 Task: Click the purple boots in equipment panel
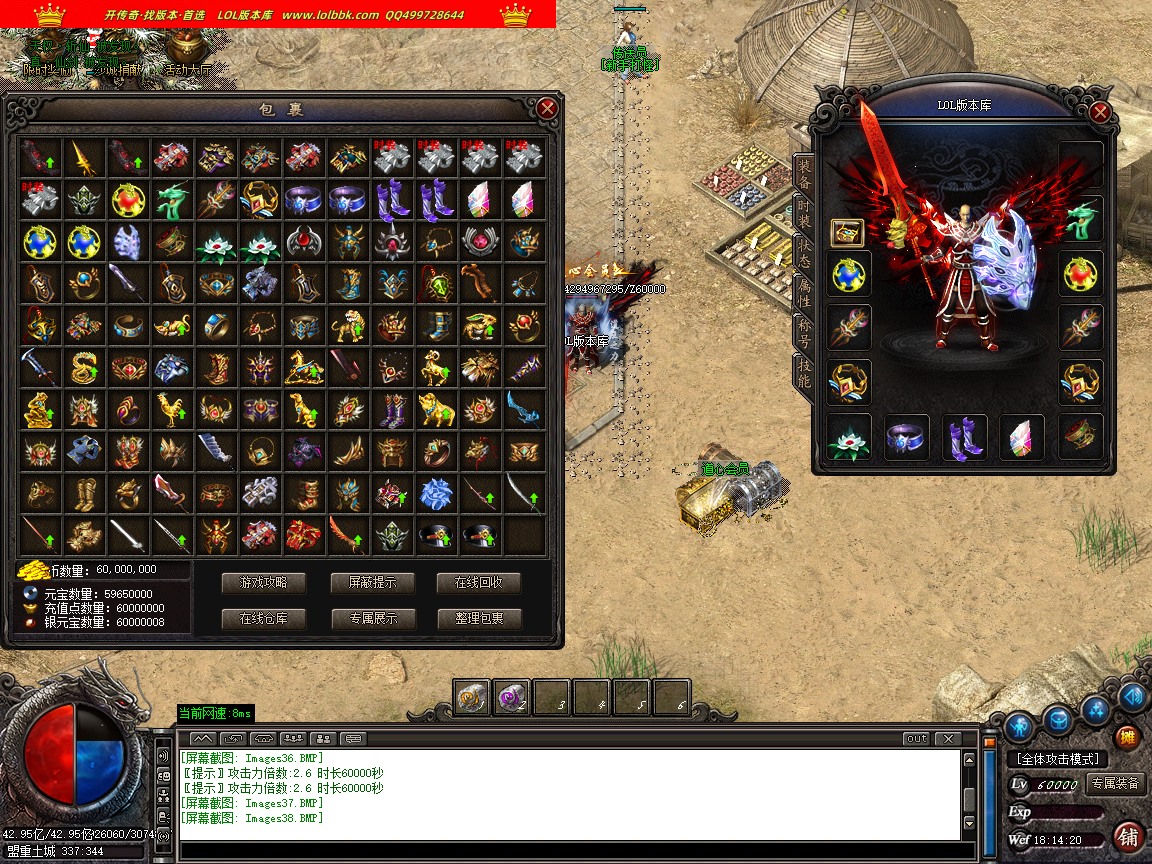(964, 438)
